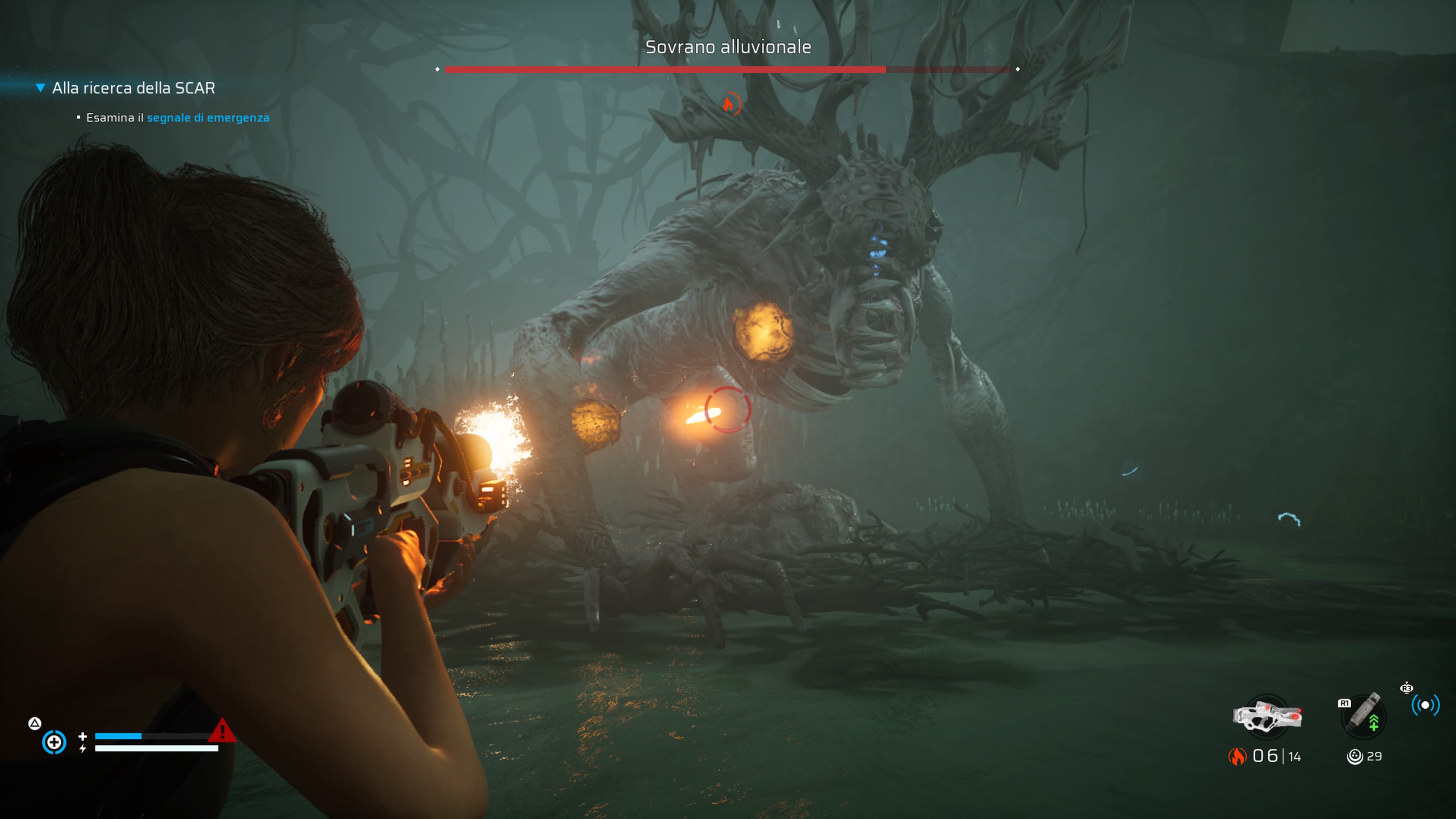This screenshot has width=1456, height=819.
Task: Click the fire status icon under boss bar
Action: tap(730, 104)
